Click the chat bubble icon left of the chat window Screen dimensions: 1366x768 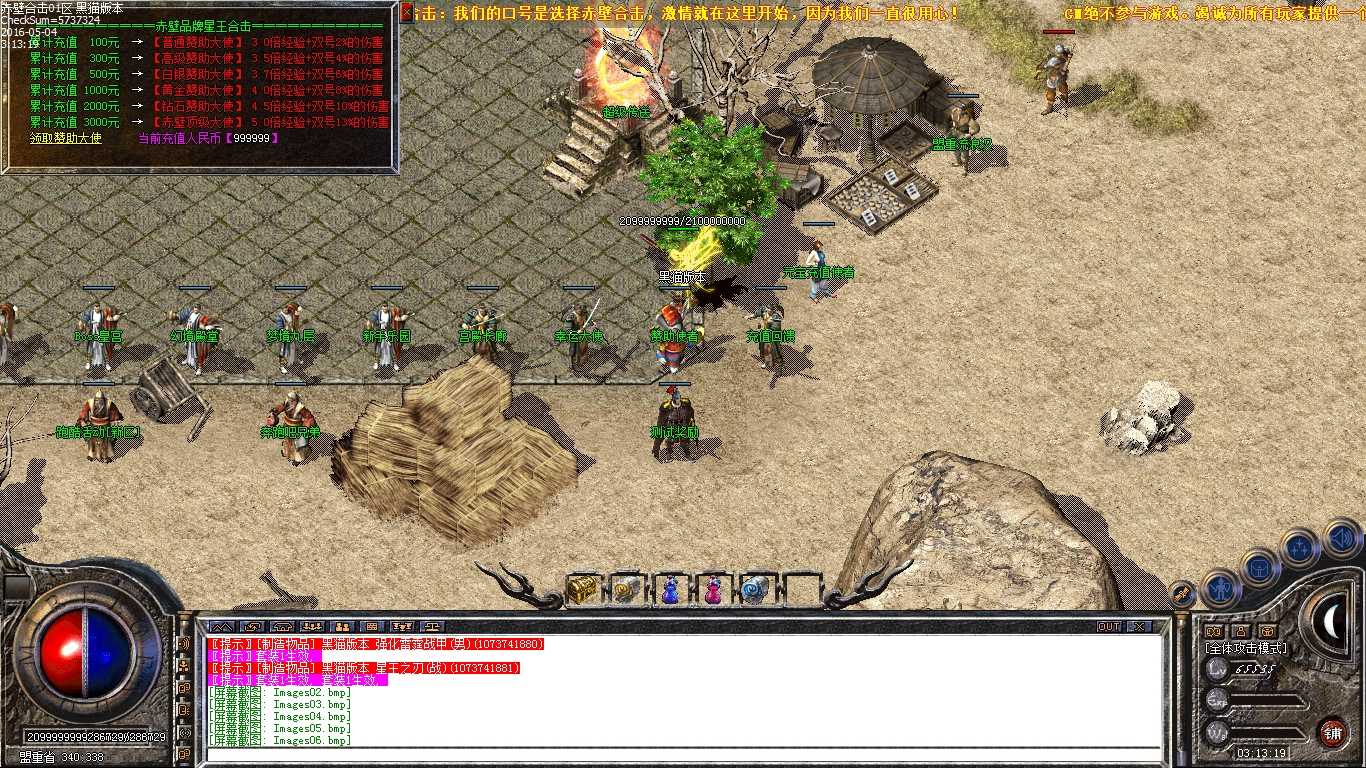pyautogui.click(x=186, y=687)
